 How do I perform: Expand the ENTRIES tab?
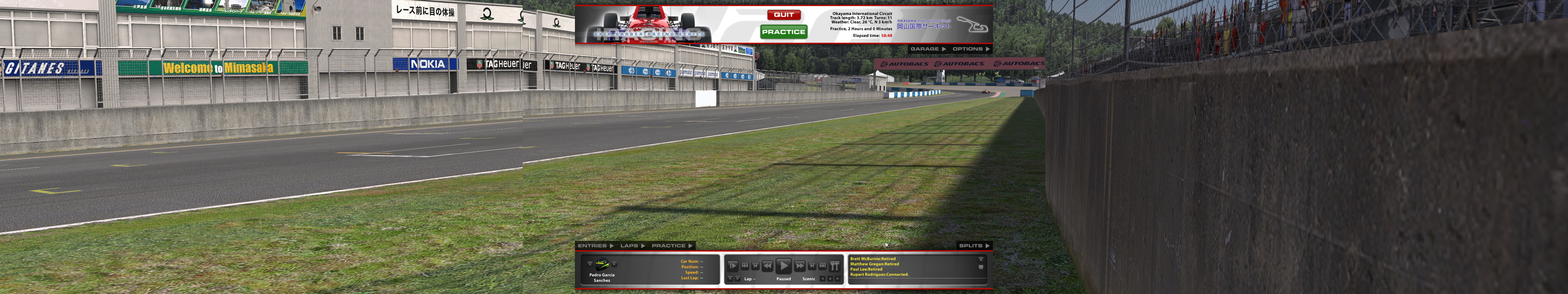[x=595, y=246]
